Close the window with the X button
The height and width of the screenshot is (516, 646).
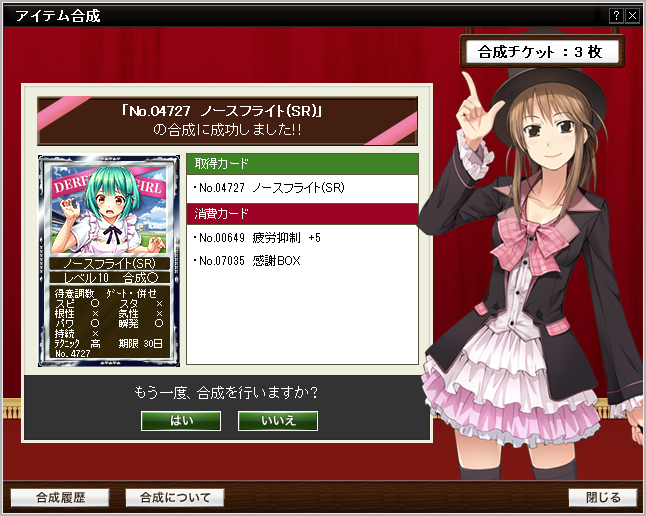pyautogui.click(x=632, y=16)
